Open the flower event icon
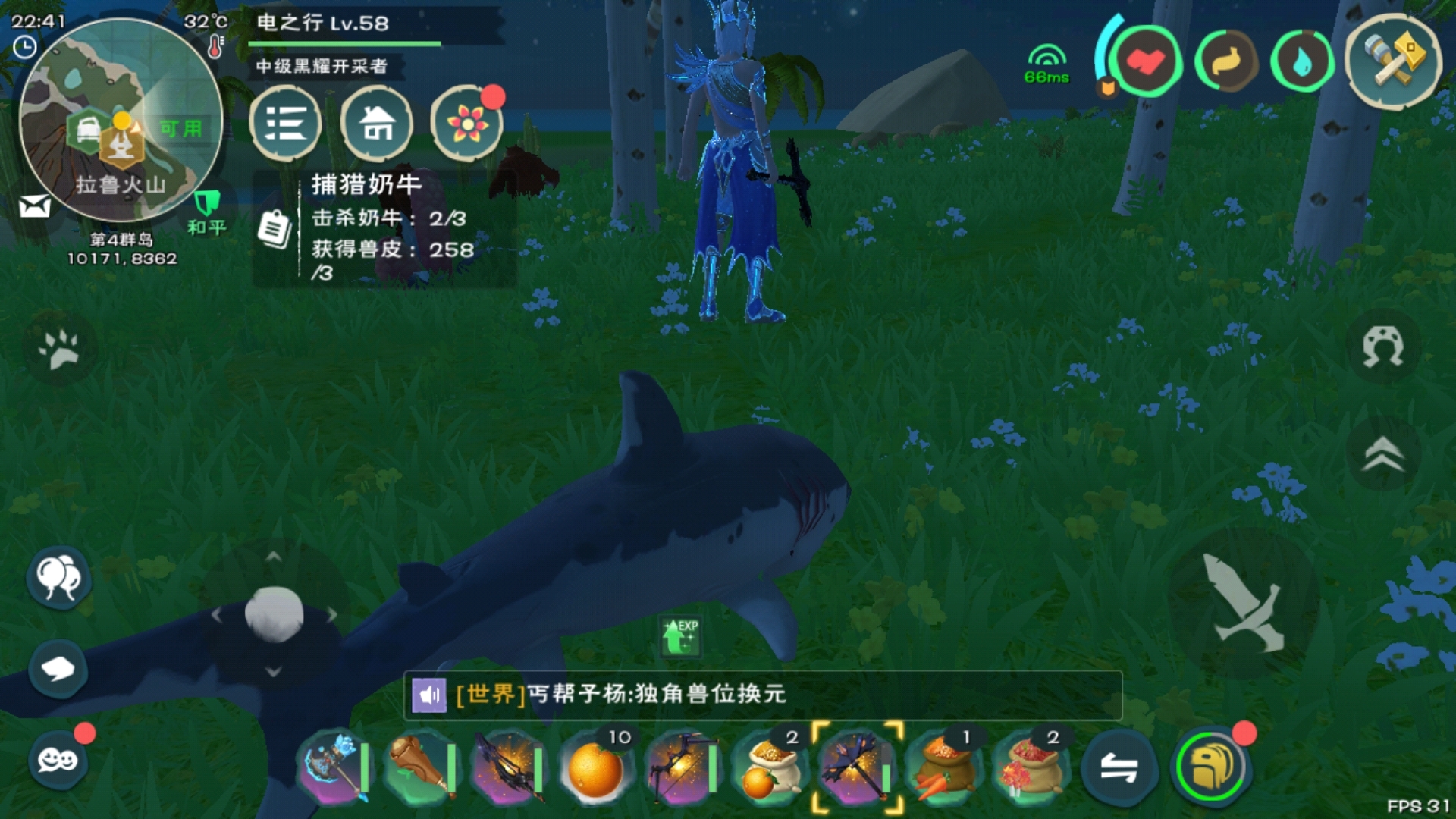Image resolution: width=1456 pixels, height=819 pixels. coord(466,123)
